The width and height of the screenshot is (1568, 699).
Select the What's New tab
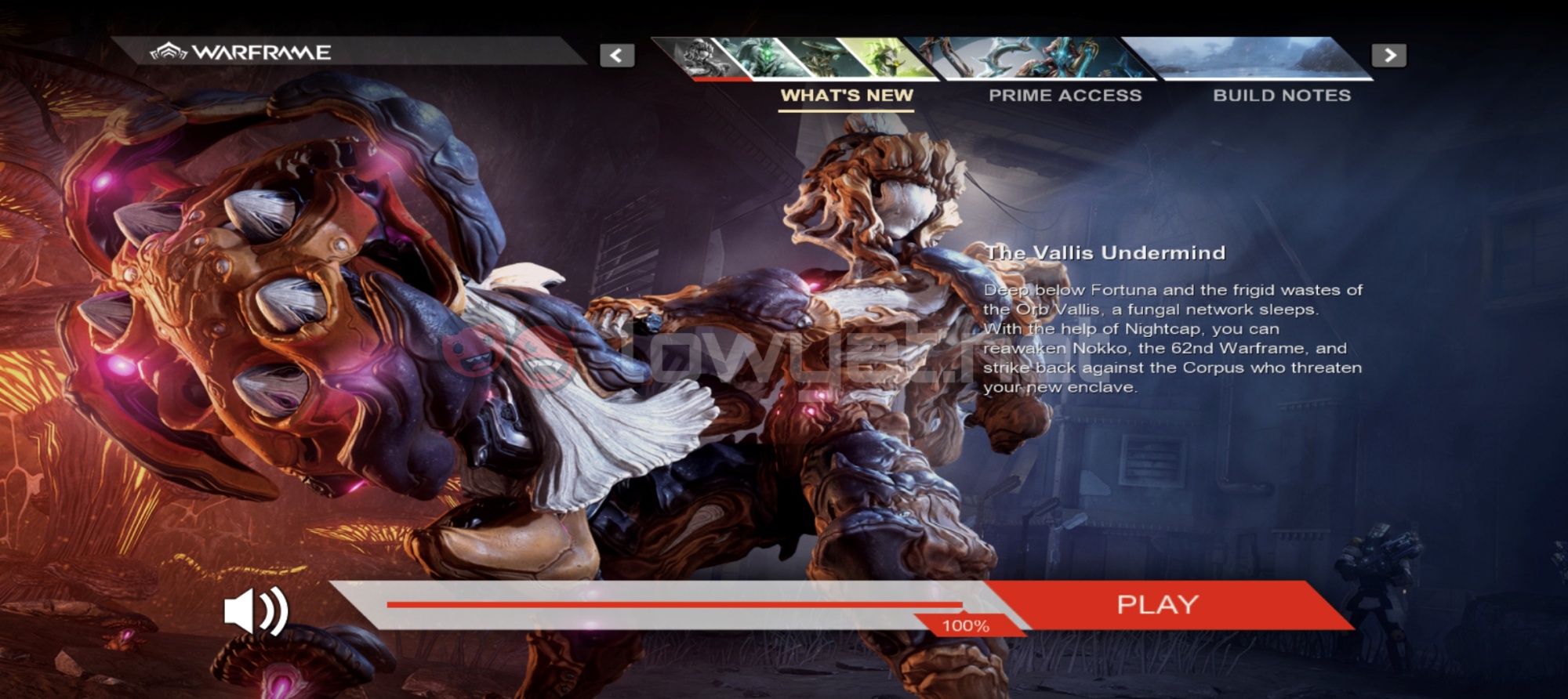pos(847,96)
